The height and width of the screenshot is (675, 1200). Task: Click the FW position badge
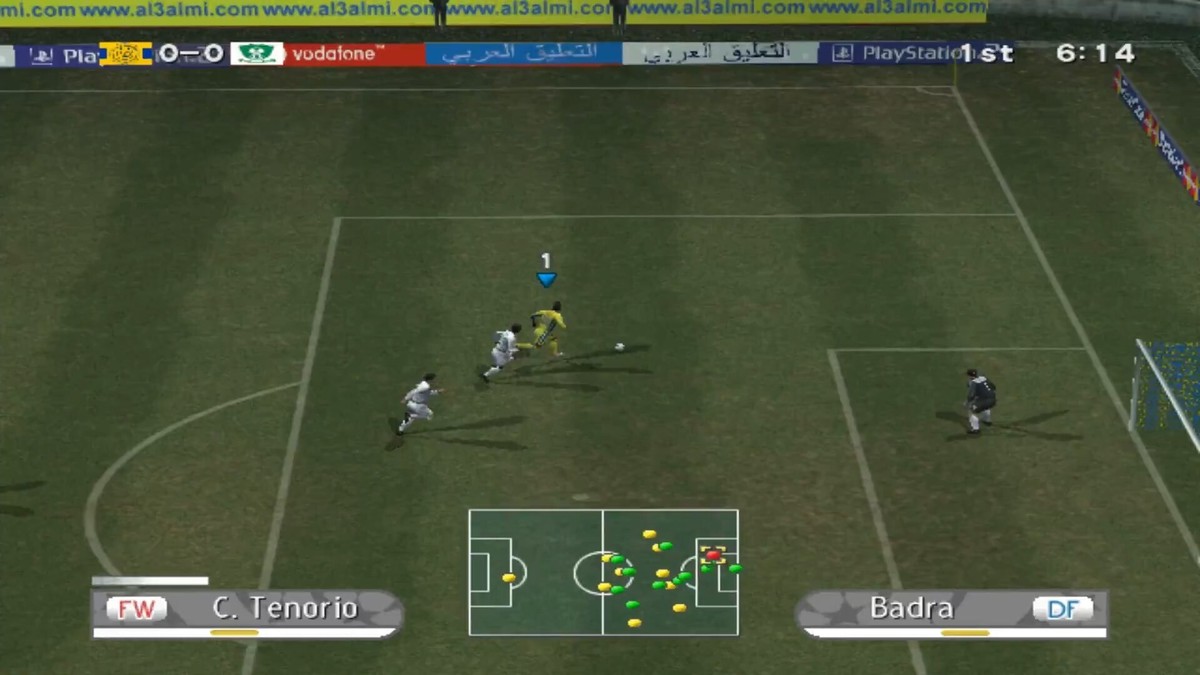(137, 608)
